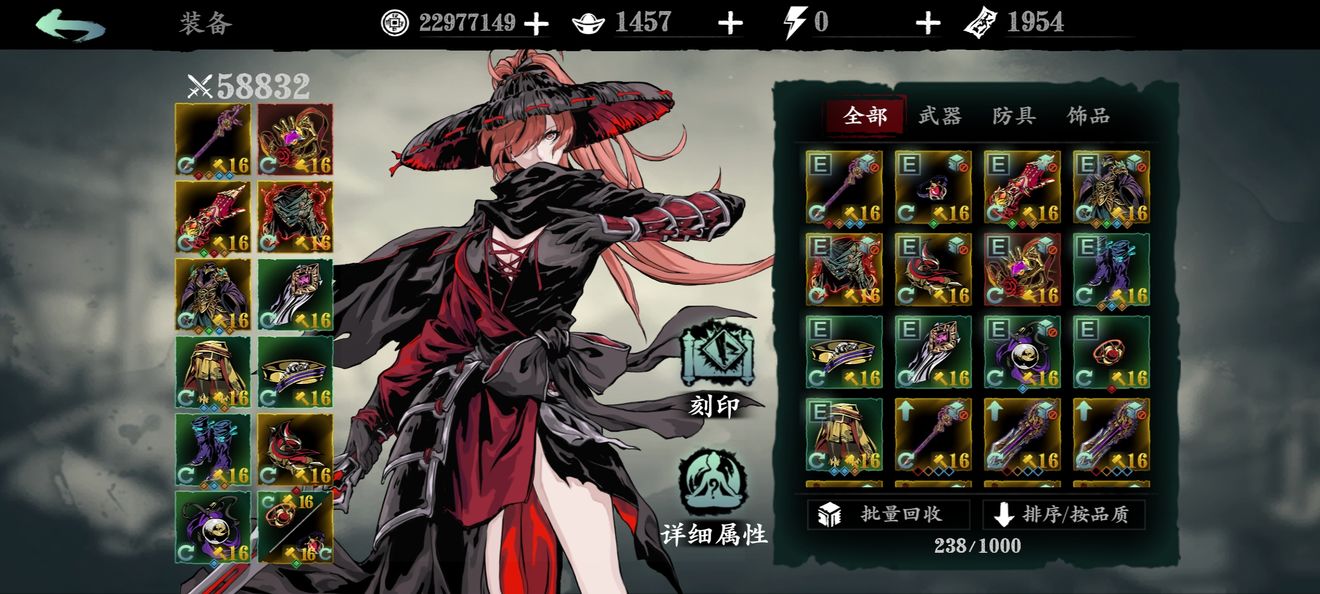This screenshot has width=1320, height=594.
Task: Show 详细属性 detailed attributes
Action: coord(714,493)
